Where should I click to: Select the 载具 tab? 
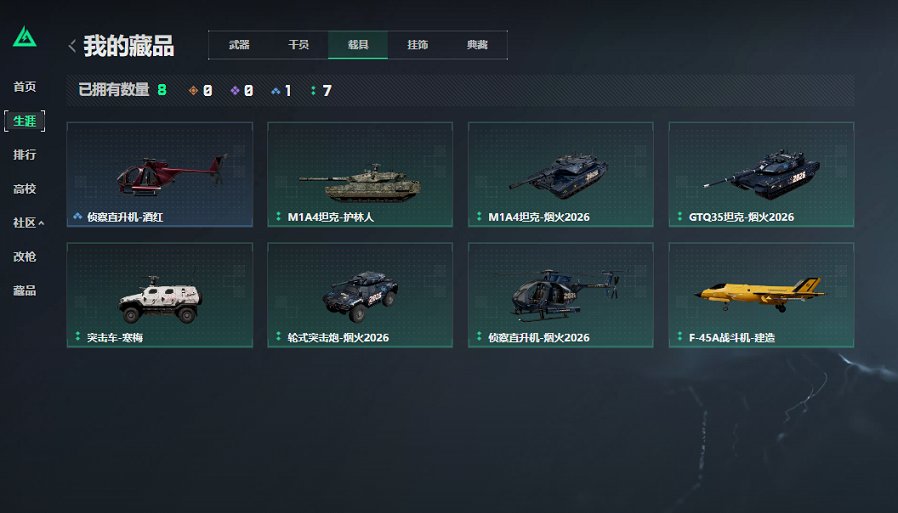(x=358, y=45)
